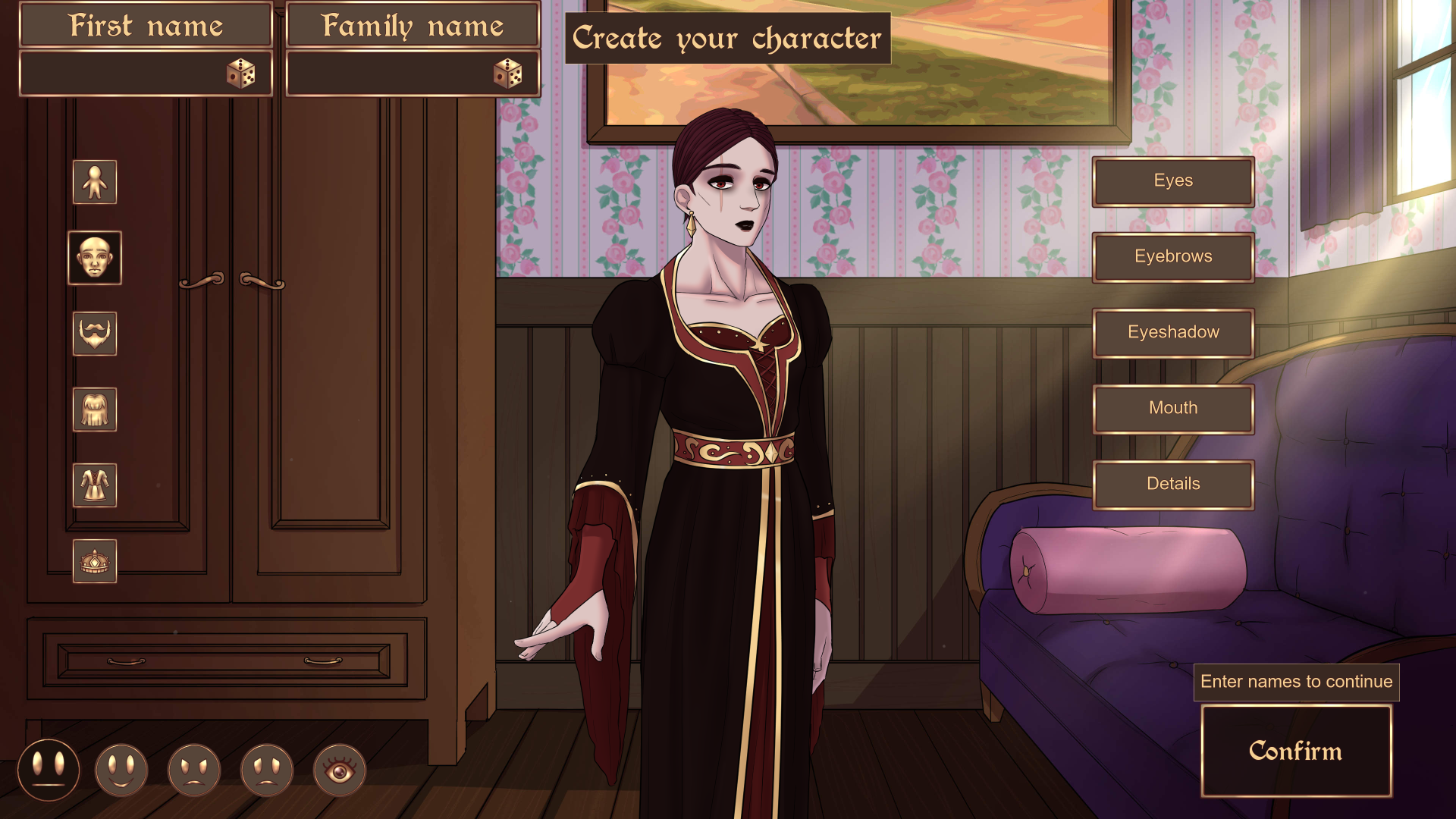
Task: Click the First name input field
Action: click(129, 74)
